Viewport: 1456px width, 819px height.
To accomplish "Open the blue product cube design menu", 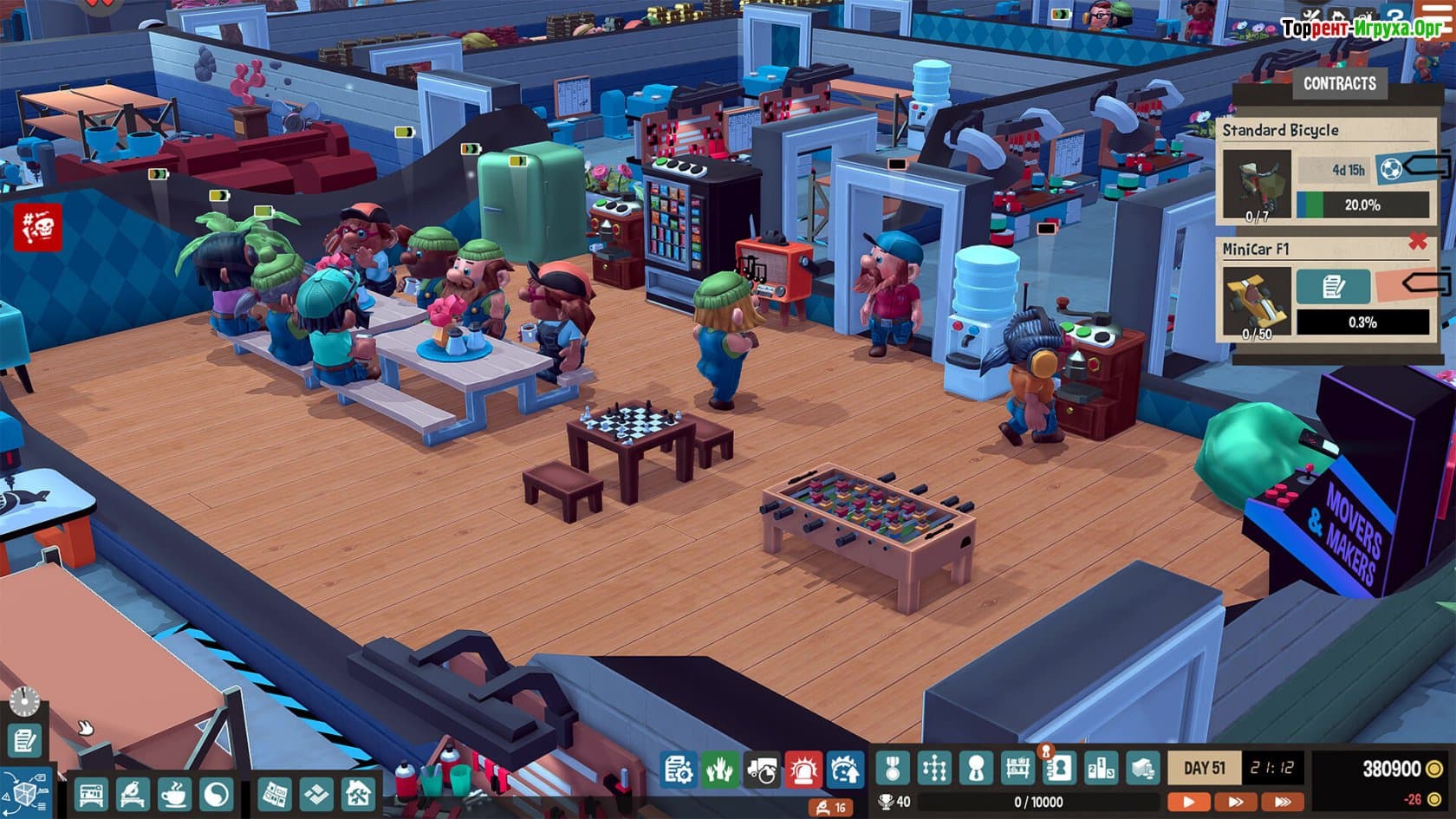I will (x=25, y=792).
